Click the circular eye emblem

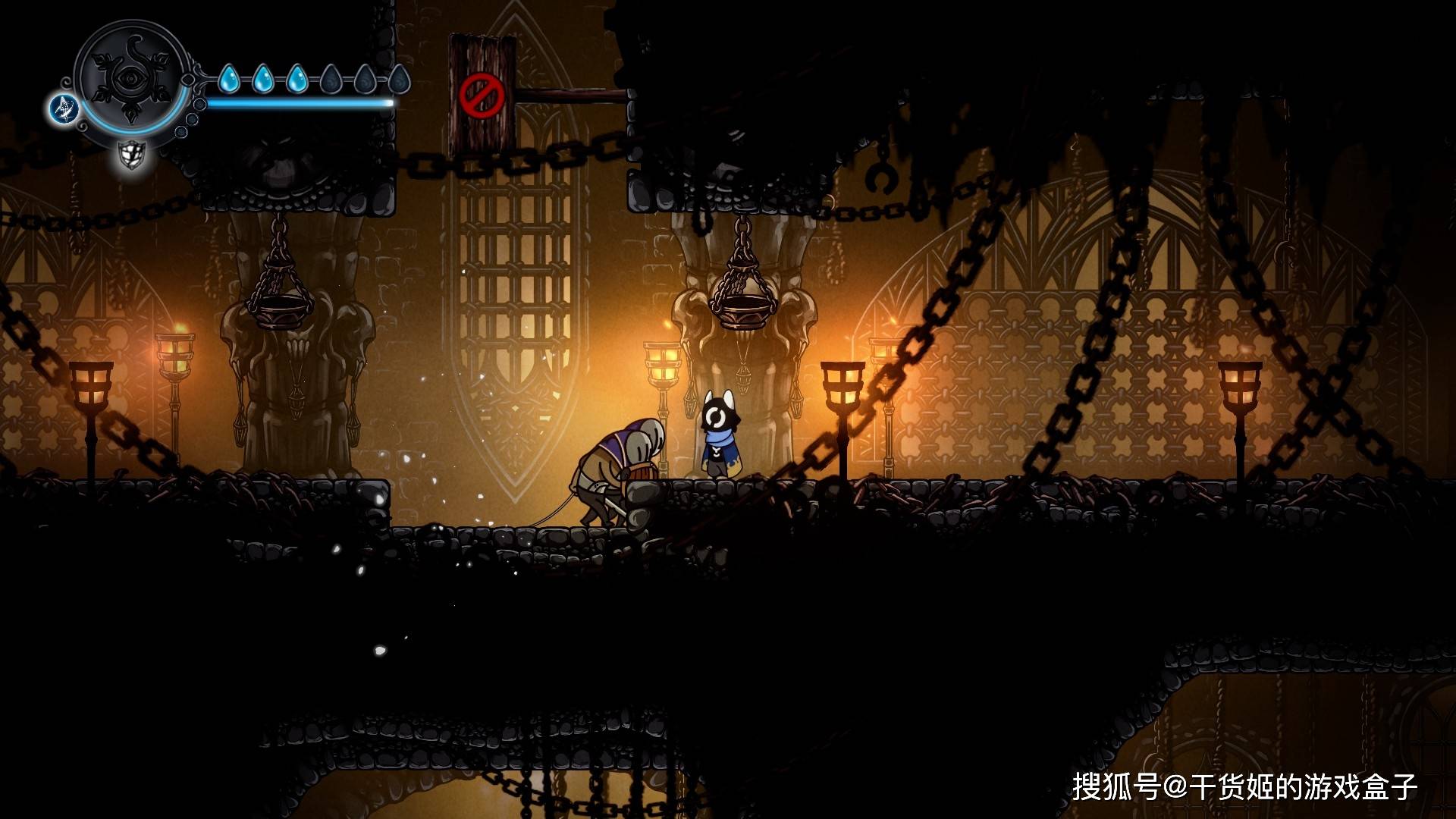pyautogui.click(x=133, y=78)
